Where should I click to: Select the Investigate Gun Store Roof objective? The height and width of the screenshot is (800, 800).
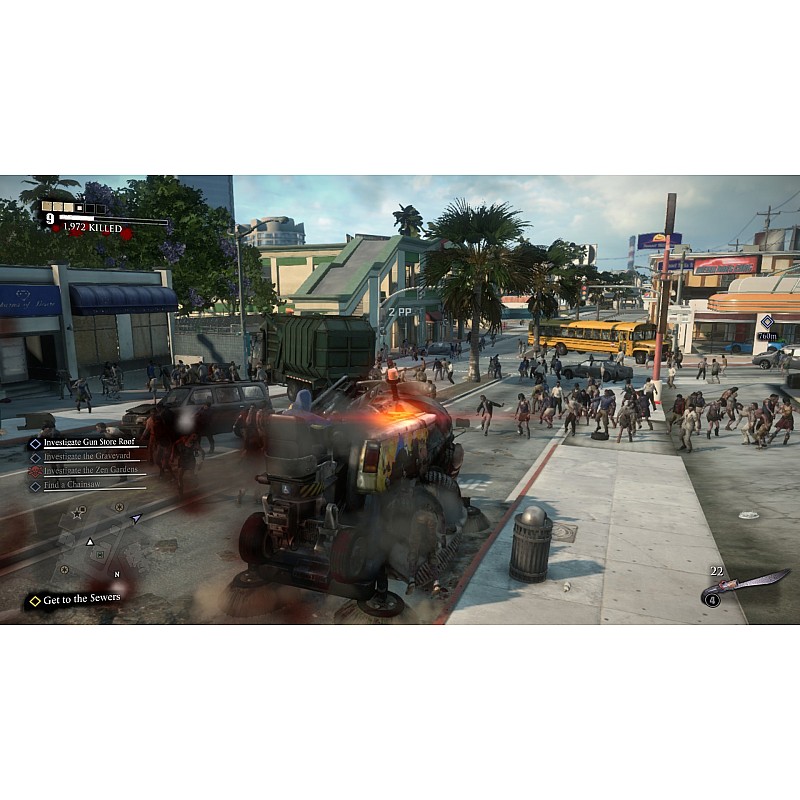click(89, 442)
